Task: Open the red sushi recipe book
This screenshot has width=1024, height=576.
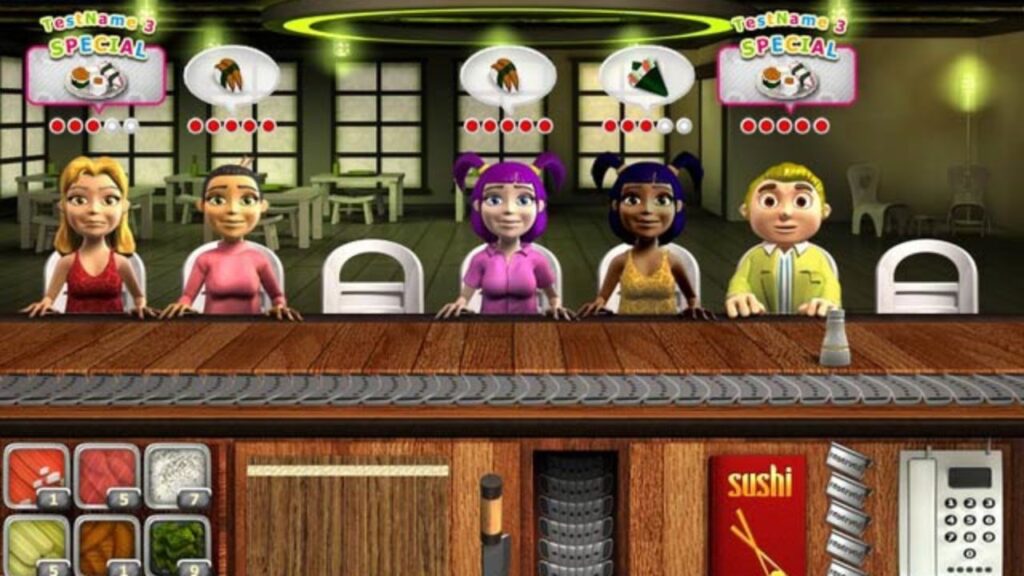Action: pos(757,517)
